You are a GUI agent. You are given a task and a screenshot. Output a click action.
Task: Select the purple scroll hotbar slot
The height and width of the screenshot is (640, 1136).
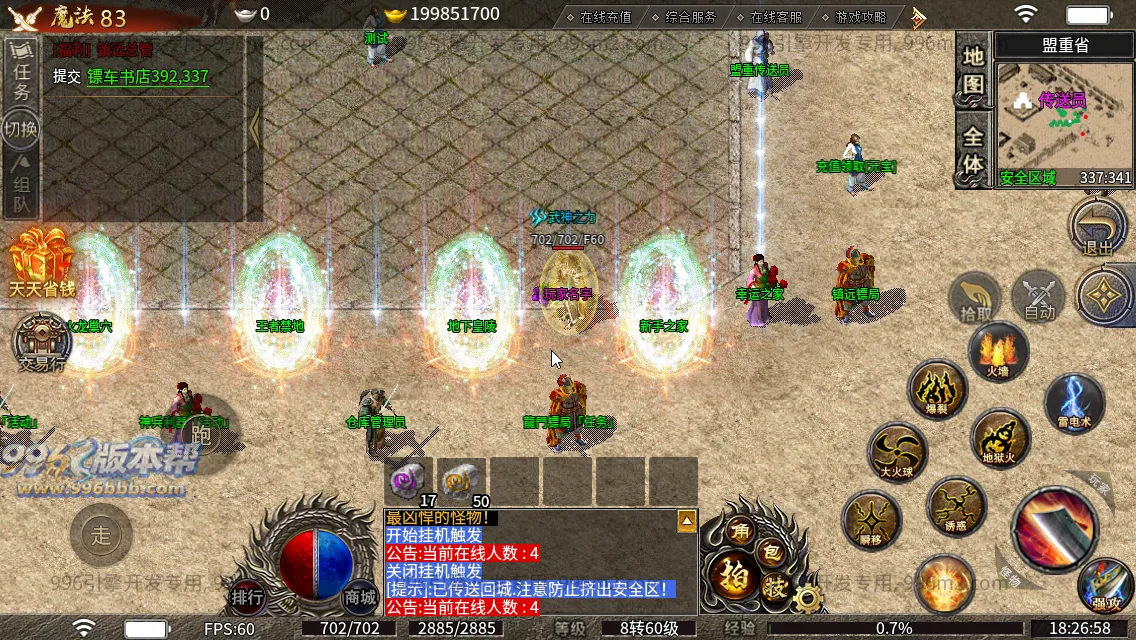click(x=408, y=480)
